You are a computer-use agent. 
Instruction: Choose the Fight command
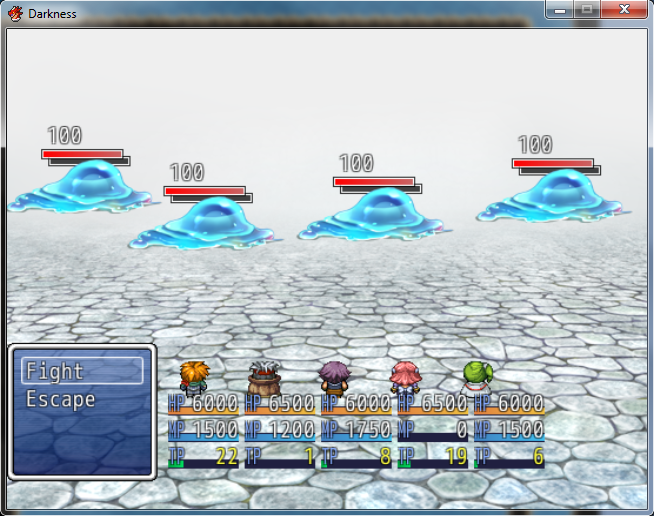[82, 372]
